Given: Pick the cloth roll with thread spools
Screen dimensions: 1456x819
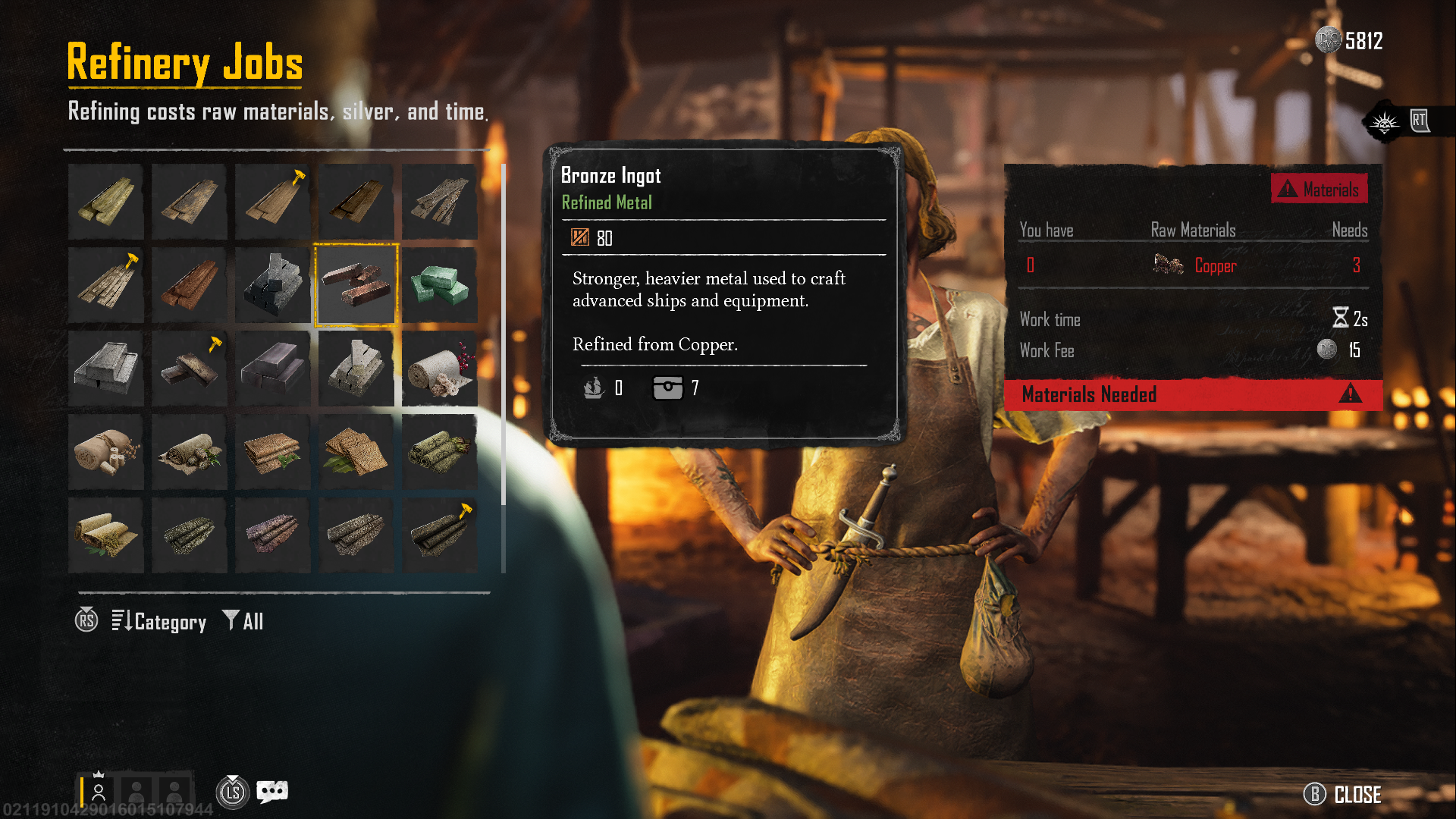Looking at the screenshot, I should pyautogui.click(x=105, y=452).
